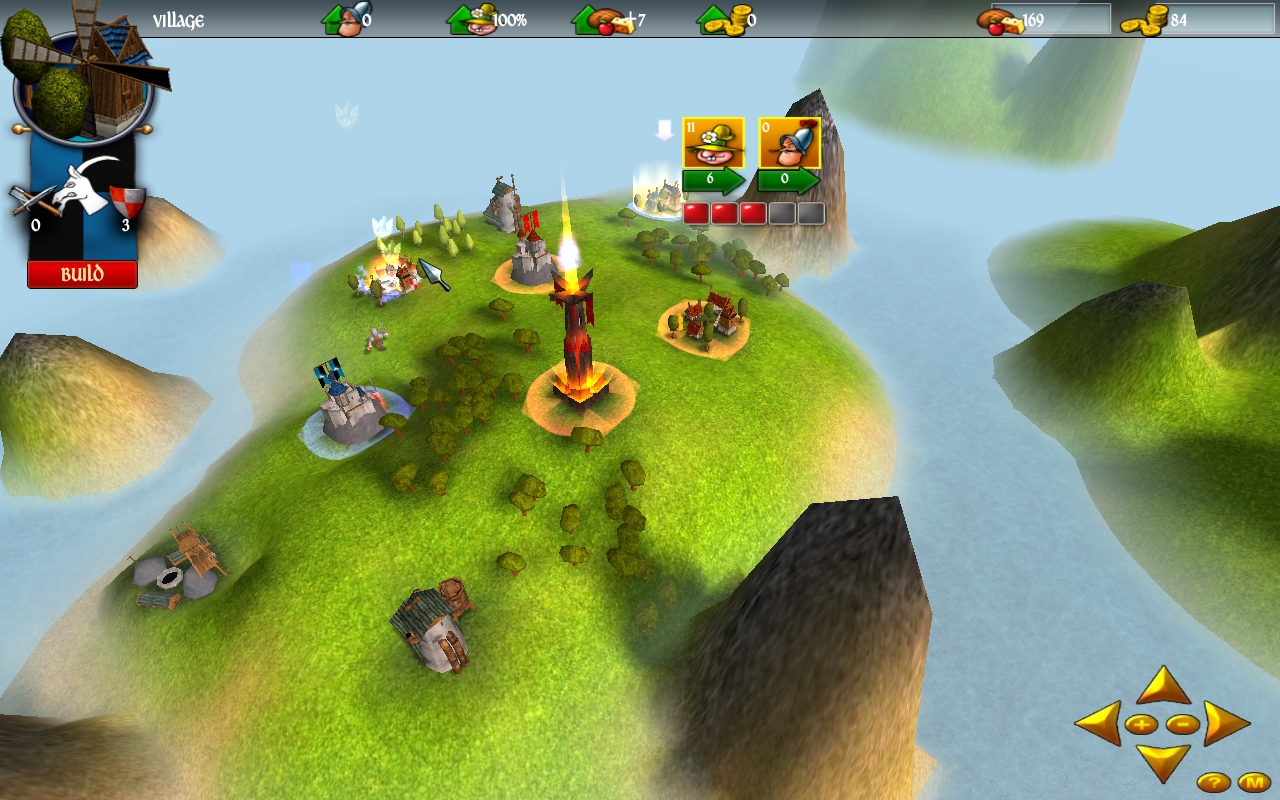Screen dimensions: 1280x800
Task: Send peasants using the green arrow showing 6
Action: coord(713,182)
